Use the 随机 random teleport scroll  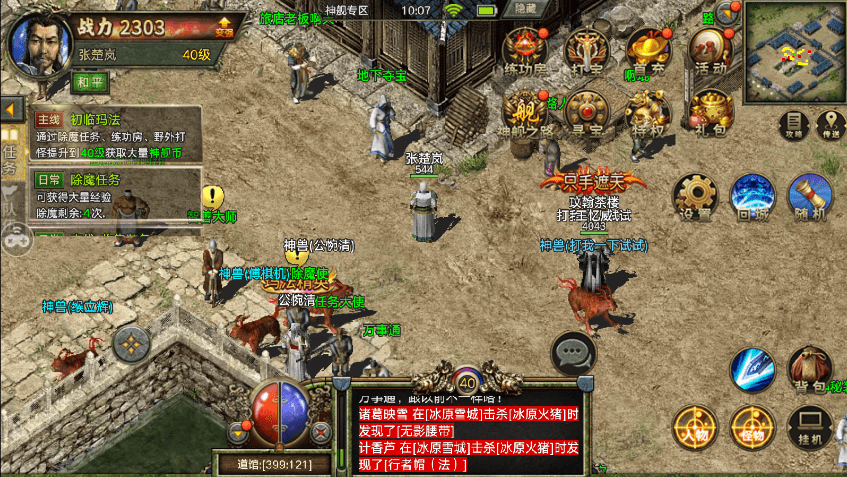tap(809, 195)
